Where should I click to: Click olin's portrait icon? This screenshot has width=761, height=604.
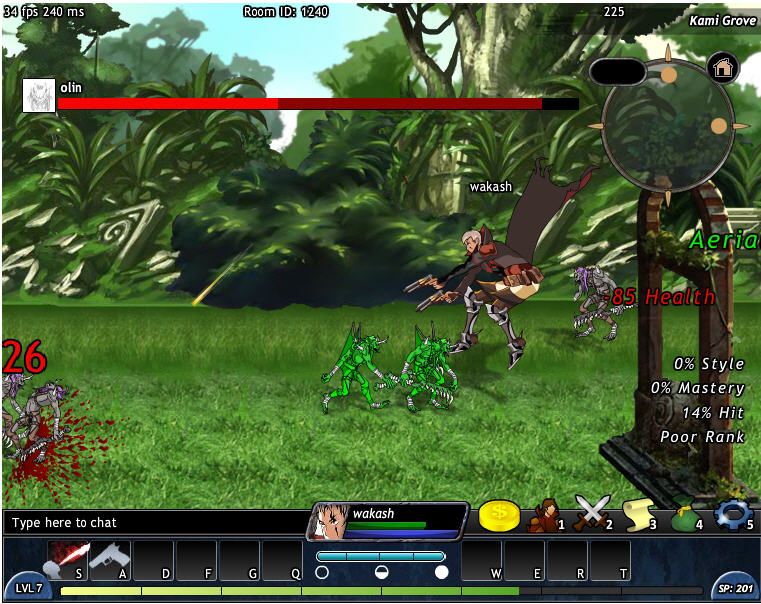tap(38, 95)
